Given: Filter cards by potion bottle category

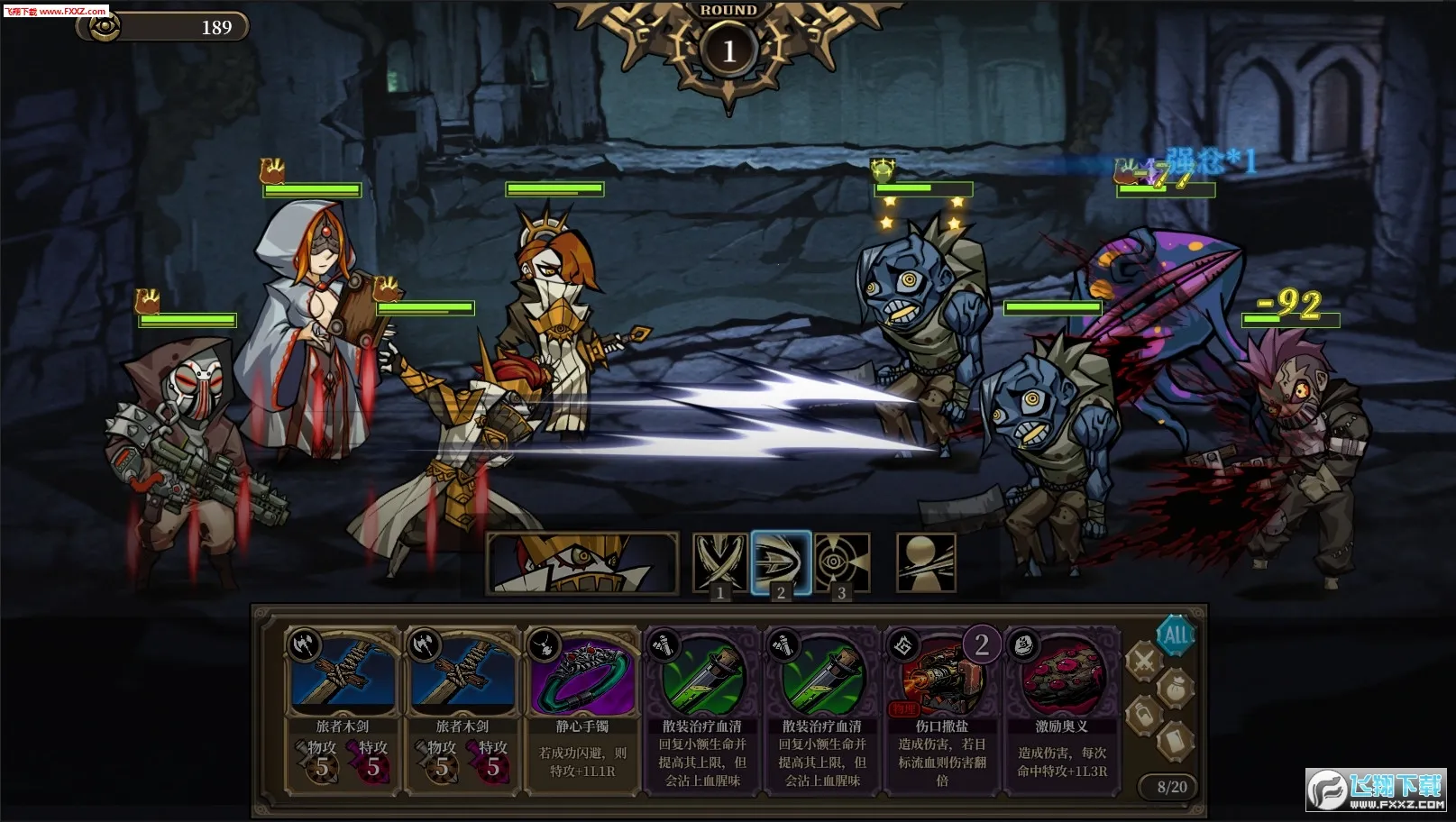Looking at the screenshot, I should (x=1143, y=716).
